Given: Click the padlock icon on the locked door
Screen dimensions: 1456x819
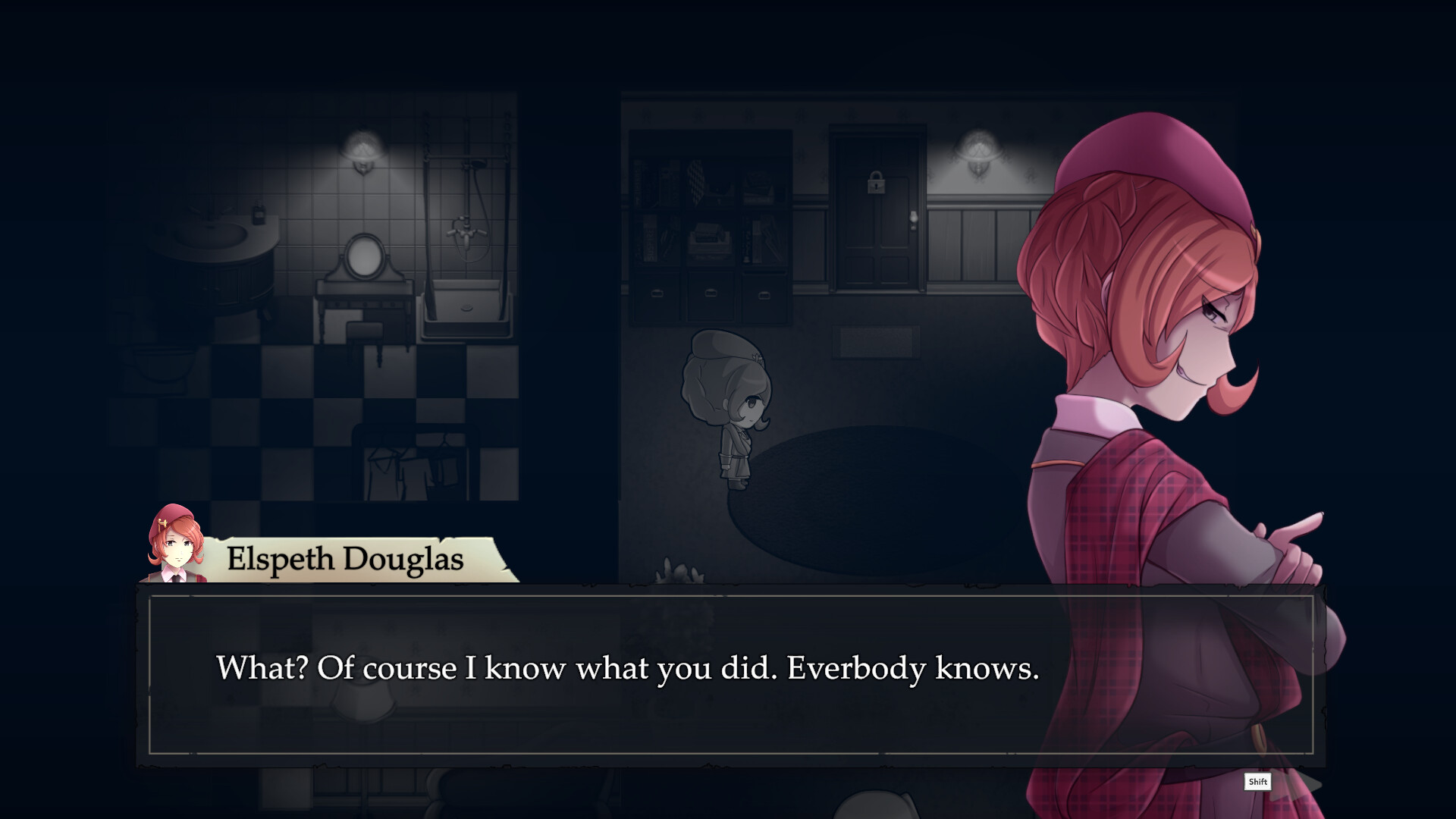Looking at the screenshot, I should click(876, 184).
